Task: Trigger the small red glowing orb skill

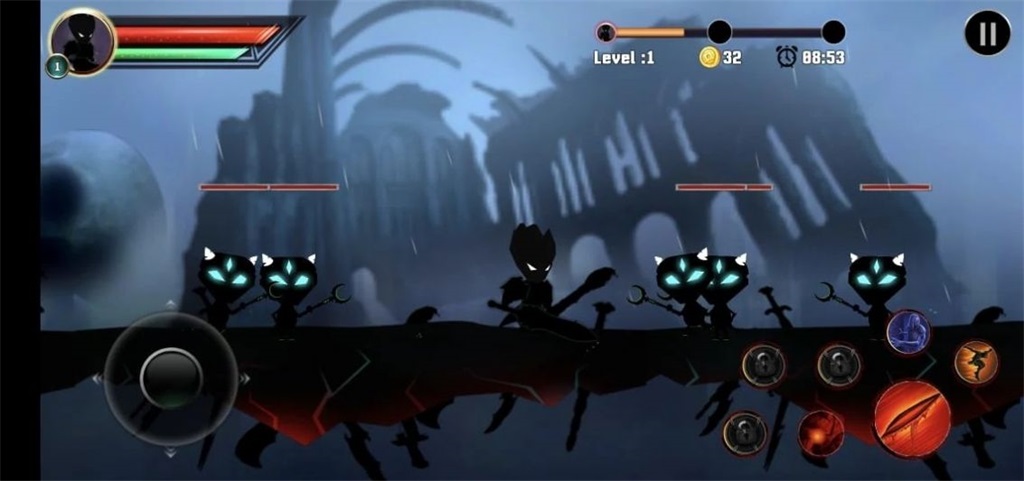Action: pos(821,433)
